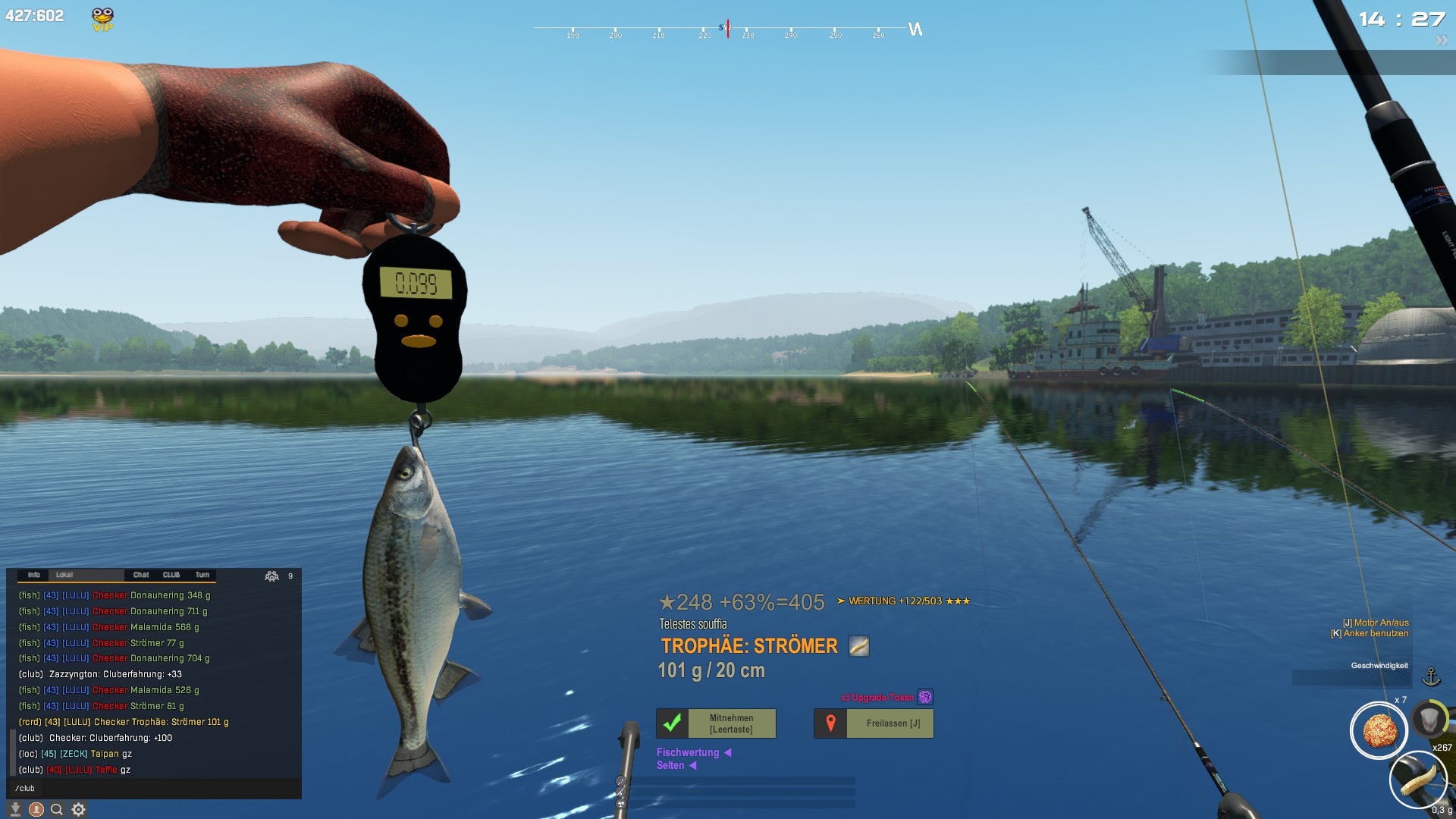Select the maggot bait slot

[x=1417, y=780]
